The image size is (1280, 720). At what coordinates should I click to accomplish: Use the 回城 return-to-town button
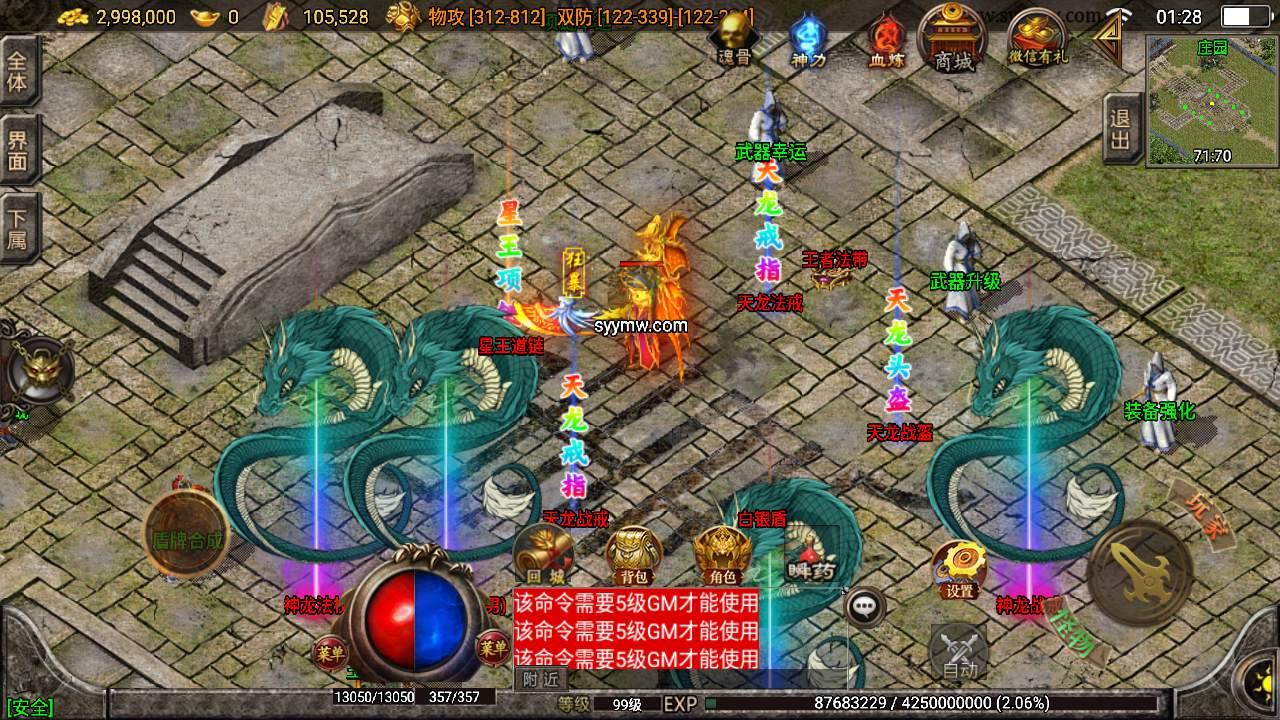[545, 553]
